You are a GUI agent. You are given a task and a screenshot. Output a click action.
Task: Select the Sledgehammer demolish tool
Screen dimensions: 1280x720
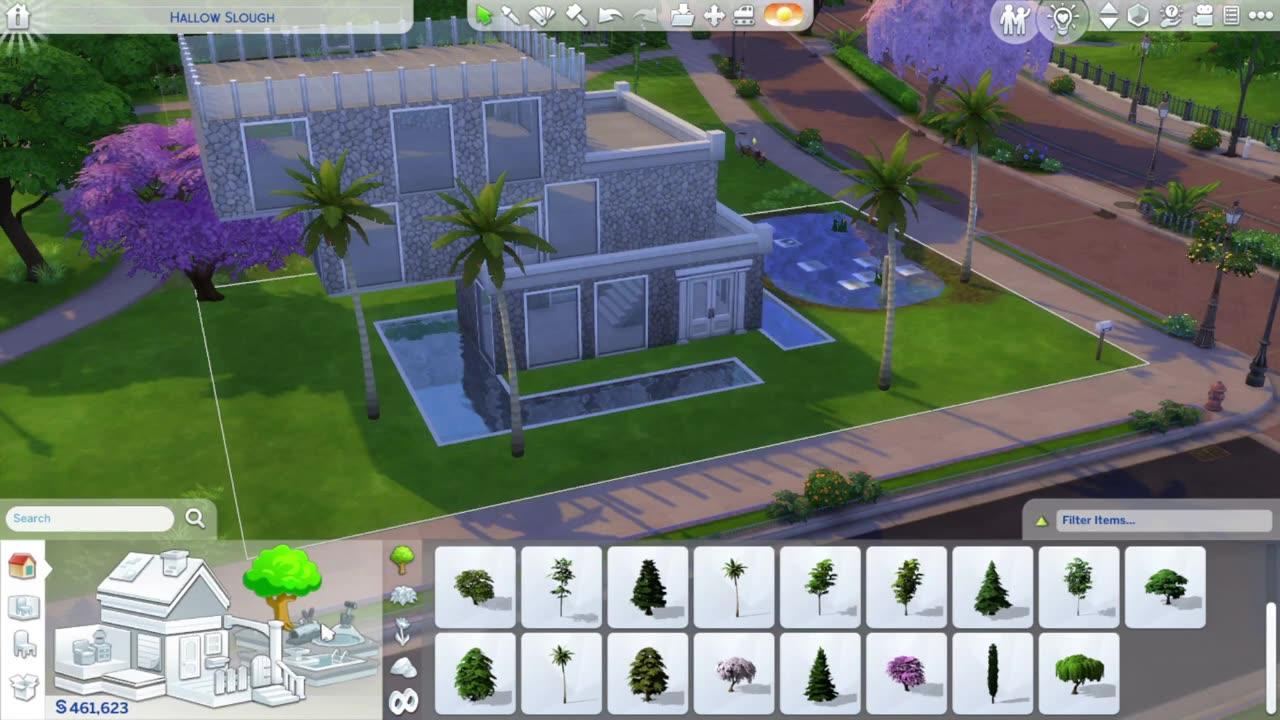pyautogui.click(x=576, y=14)
